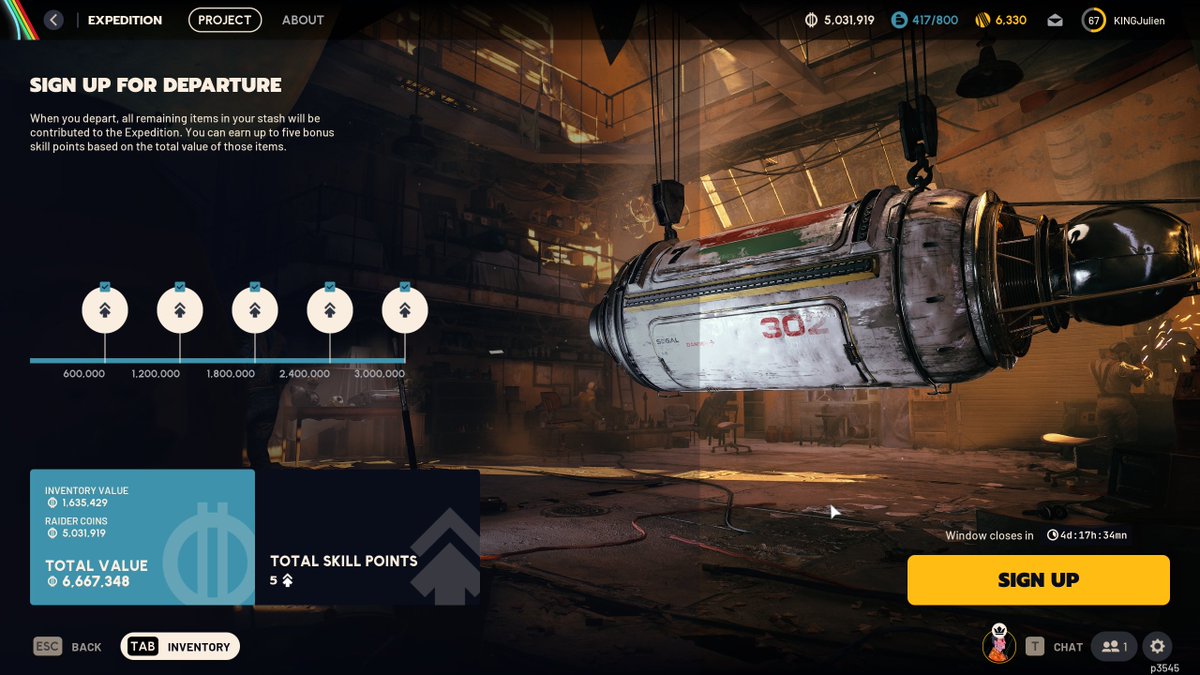The width and height of the screenshot is (1200, 675).
Task: Open the mail envelope icon
Action: [x=1055, y=20]
